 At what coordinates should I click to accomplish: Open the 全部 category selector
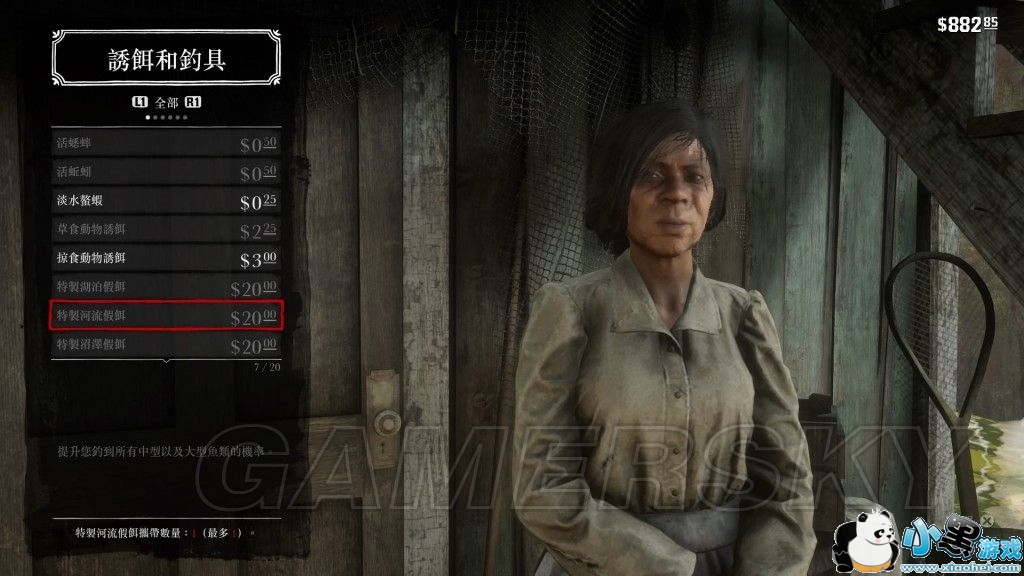(166, 102)
